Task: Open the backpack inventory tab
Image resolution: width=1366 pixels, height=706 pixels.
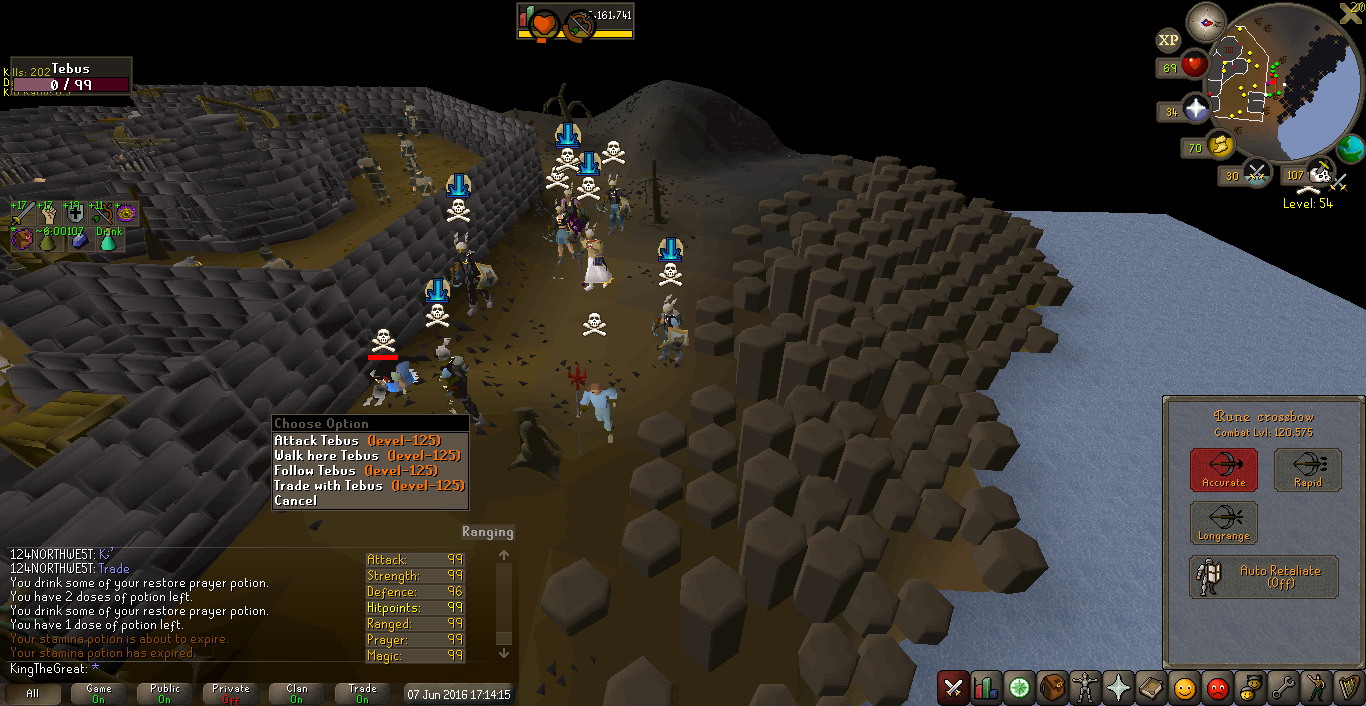Action: [x=1053, y=688]
